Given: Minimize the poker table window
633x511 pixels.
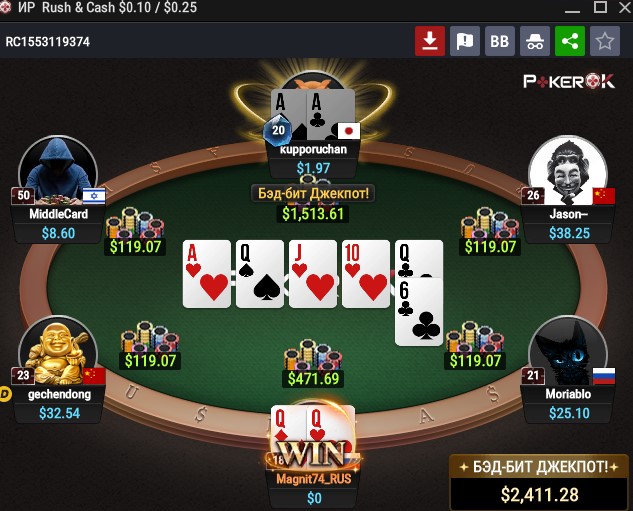Looking at the screenshot, I should pyautogui.click(x=572, y=8).
